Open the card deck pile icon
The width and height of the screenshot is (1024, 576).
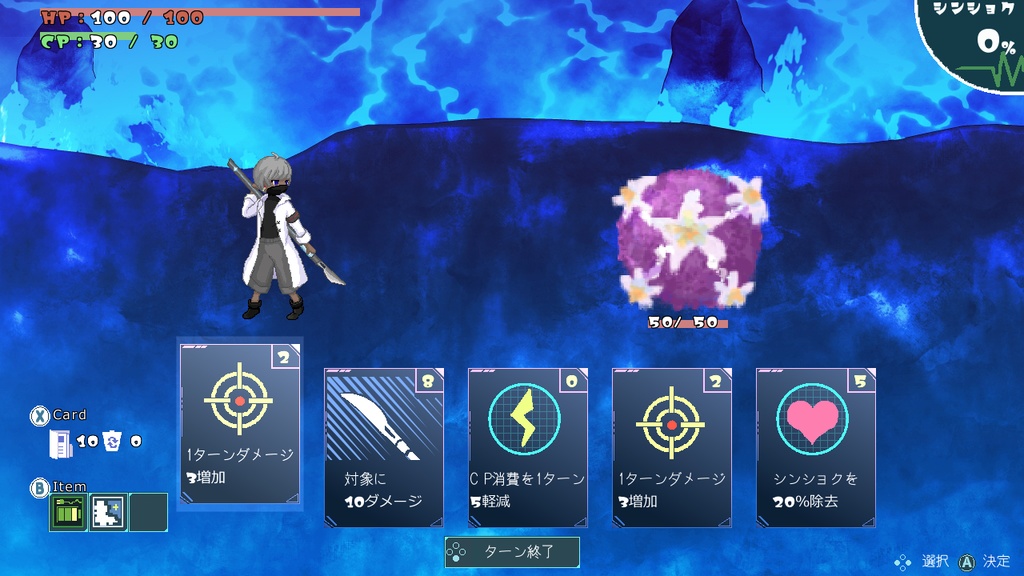pyautogui.click(x=61, y=442)
